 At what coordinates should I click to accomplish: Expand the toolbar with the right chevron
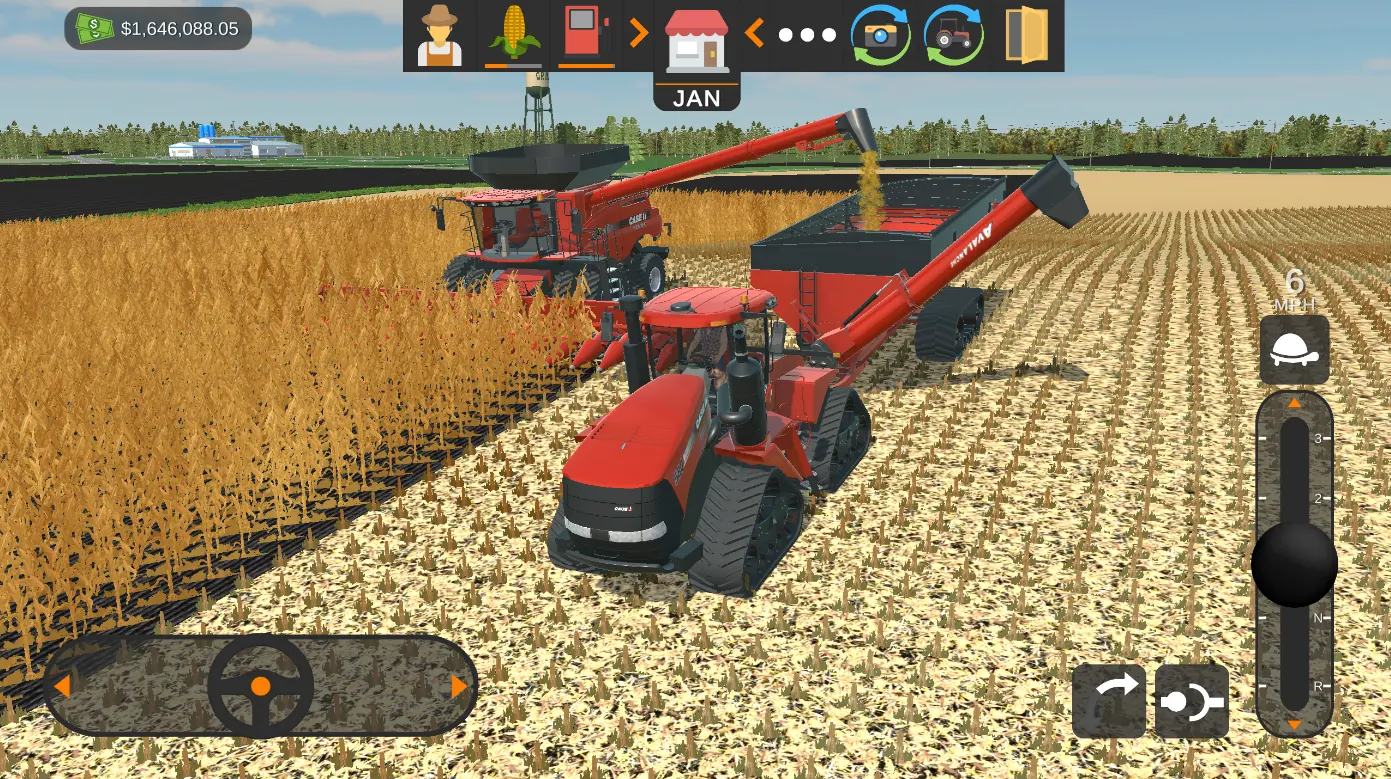638,31
